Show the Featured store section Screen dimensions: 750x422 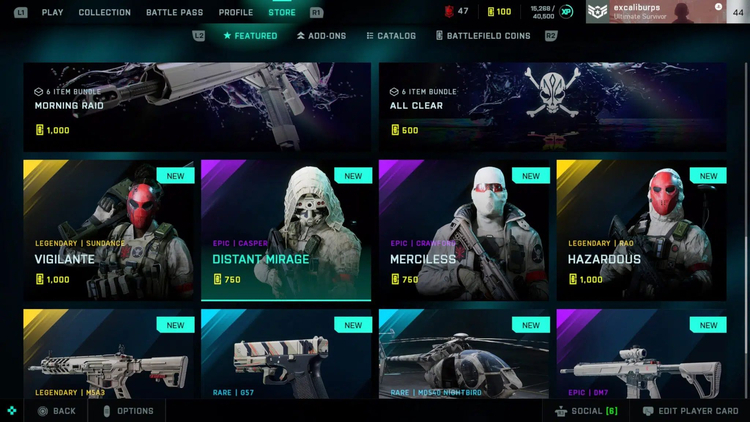[250, 36]
